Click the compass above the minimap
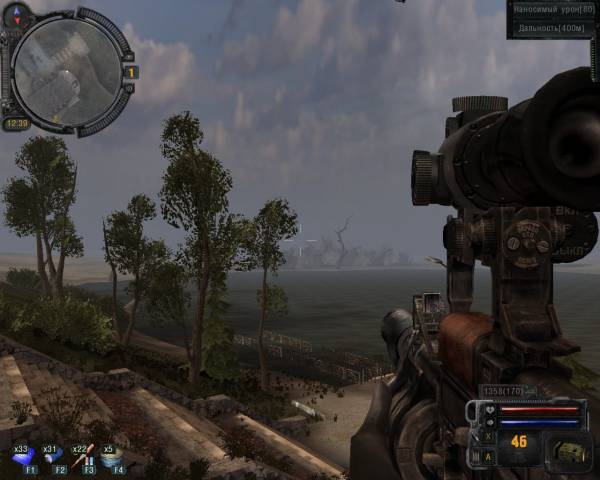Viewport: 600px width, 480px height. click(x=19, y=15)
